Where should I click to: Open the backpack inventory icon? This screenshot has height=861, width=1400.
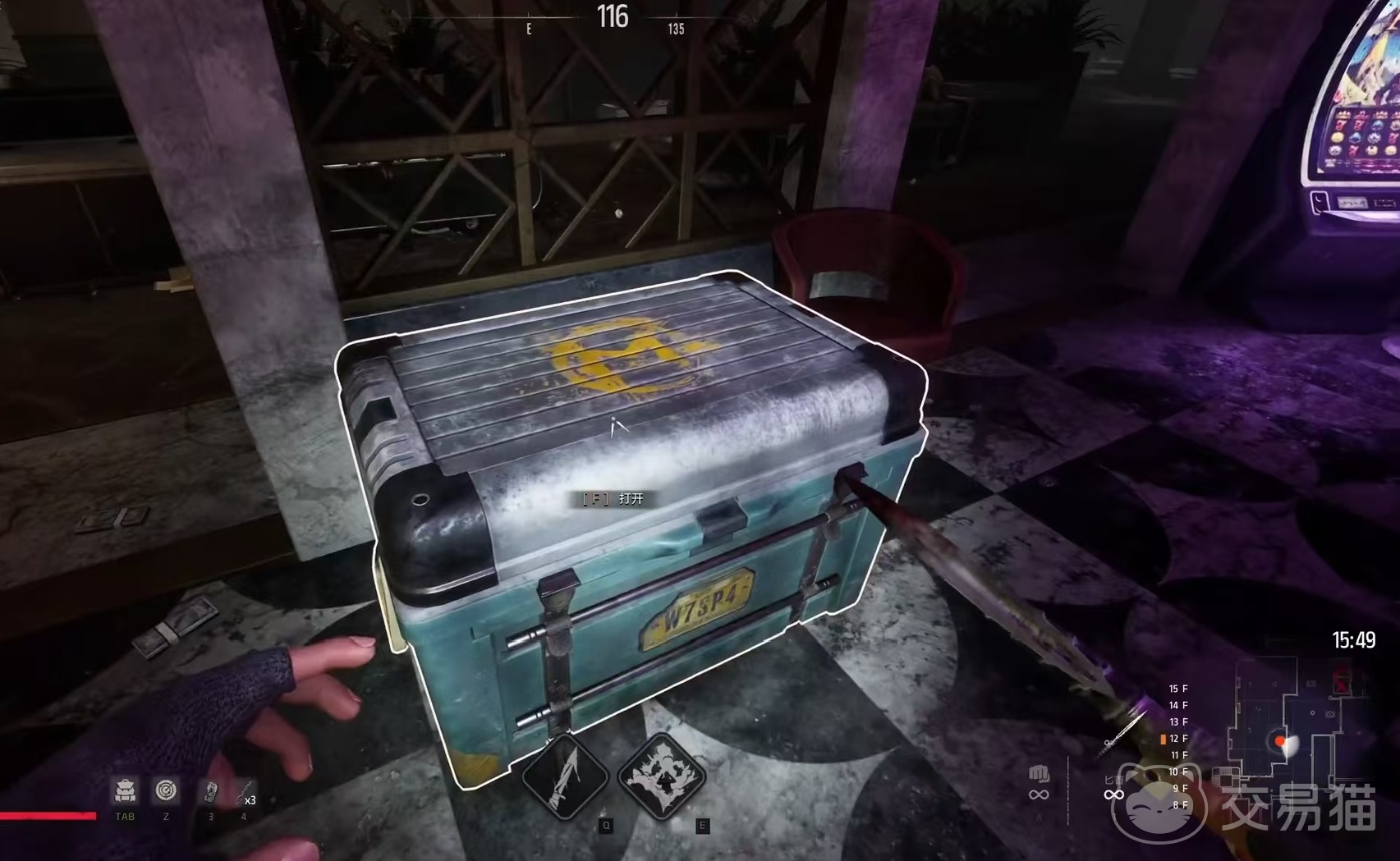125,790
